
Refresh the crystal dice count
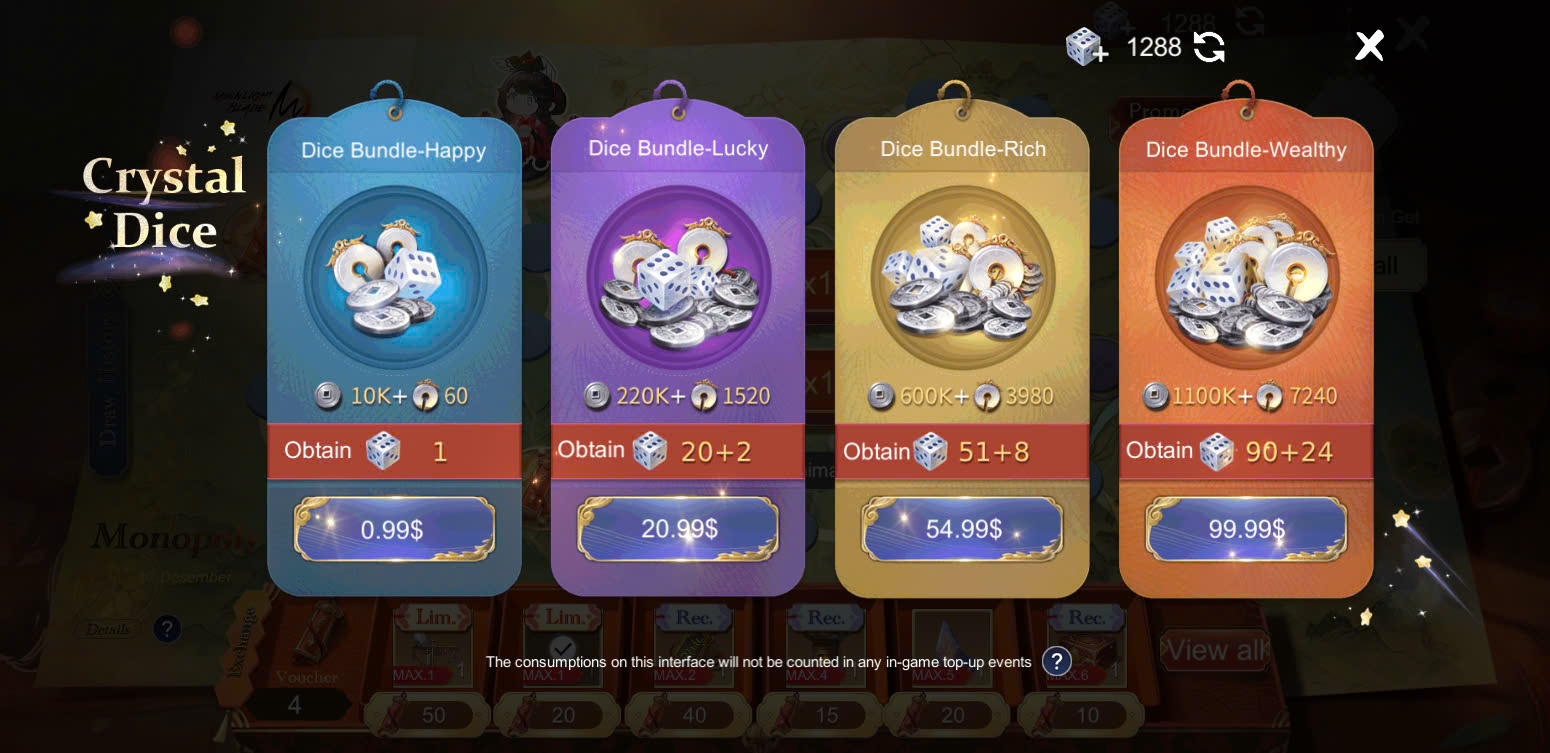pos(1209,47)
